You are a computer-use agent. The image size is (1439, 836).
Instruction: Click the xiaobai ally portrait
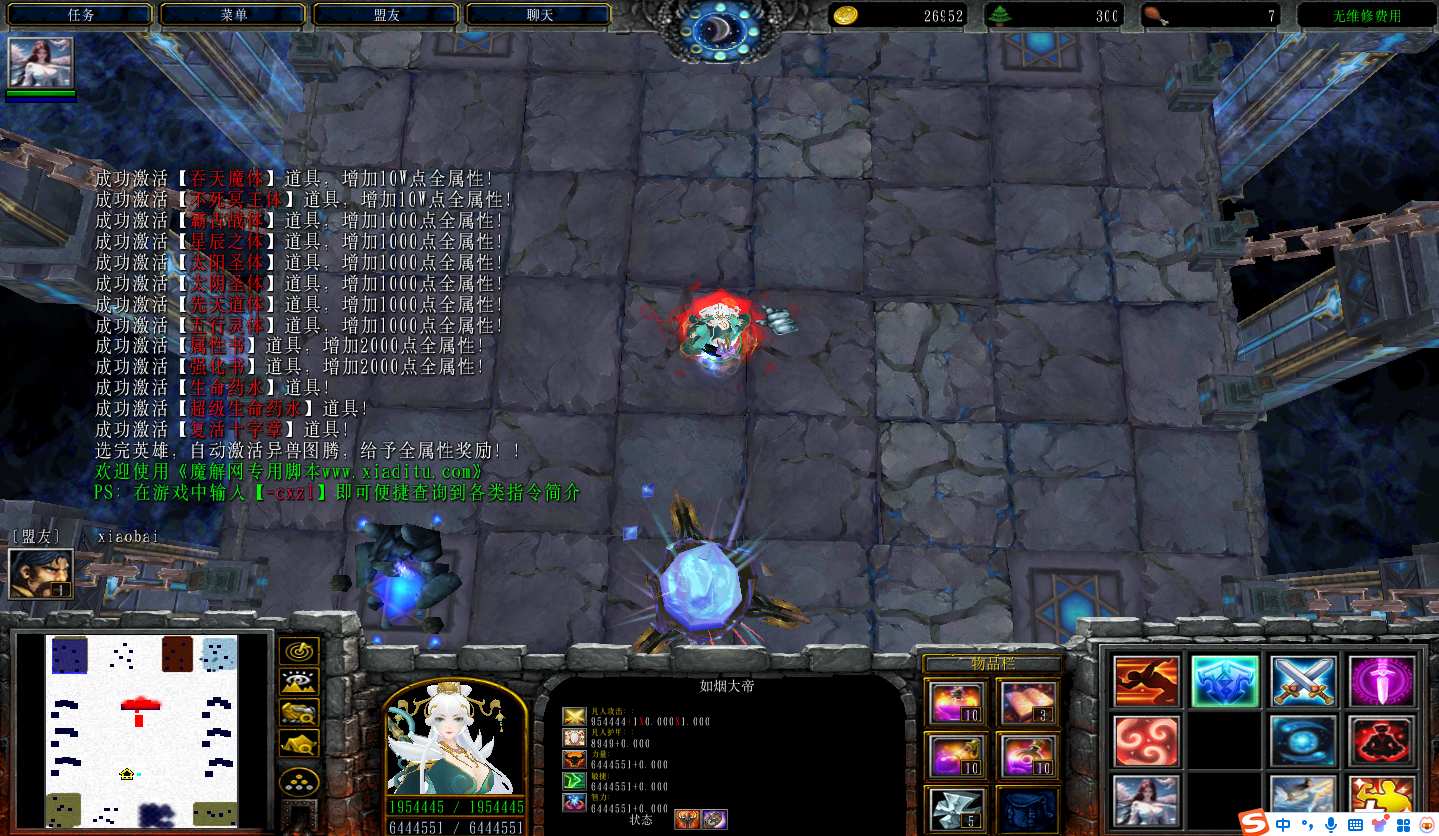pos(40,574)
